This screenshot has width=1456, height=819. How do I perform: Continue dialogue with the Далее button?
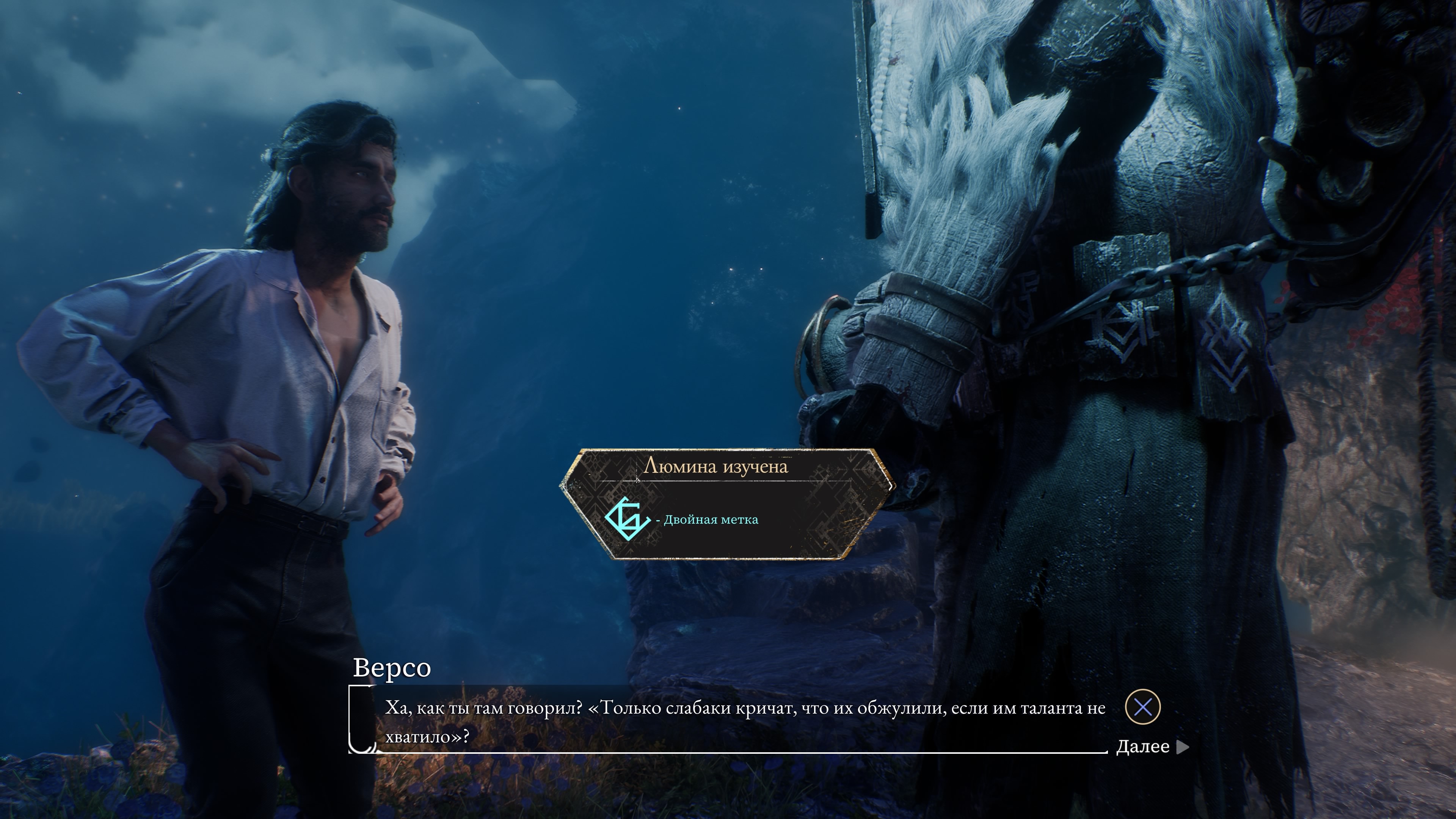click(1152, 747)
